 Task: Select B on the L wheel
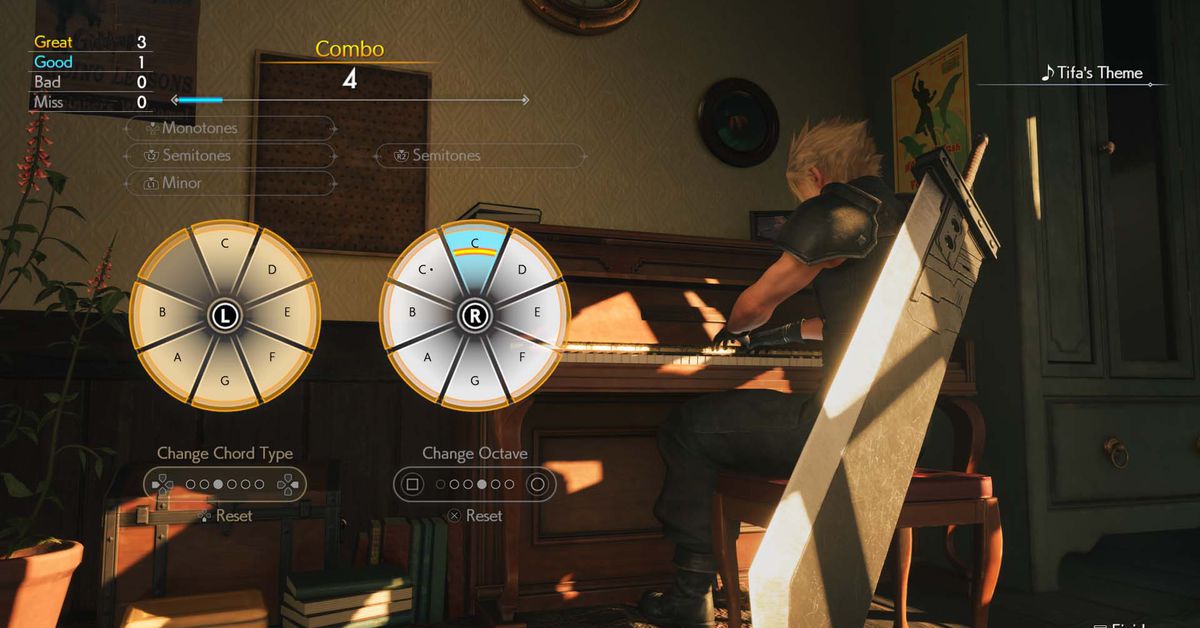162,312
